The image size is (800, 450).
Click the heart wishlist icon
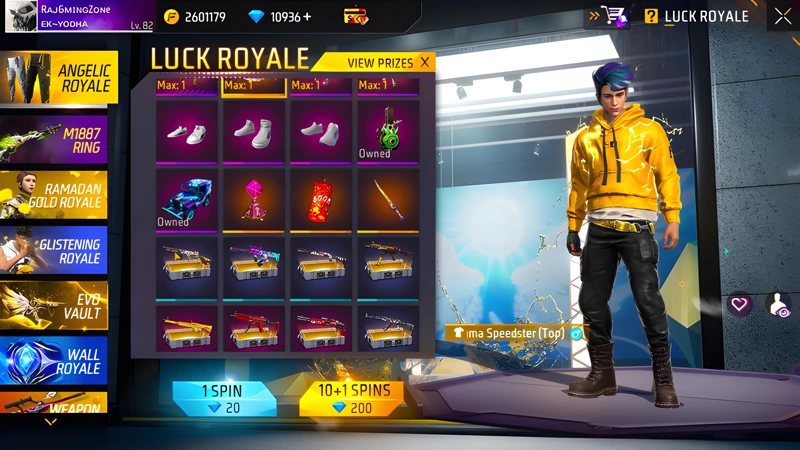pos(740,304)
